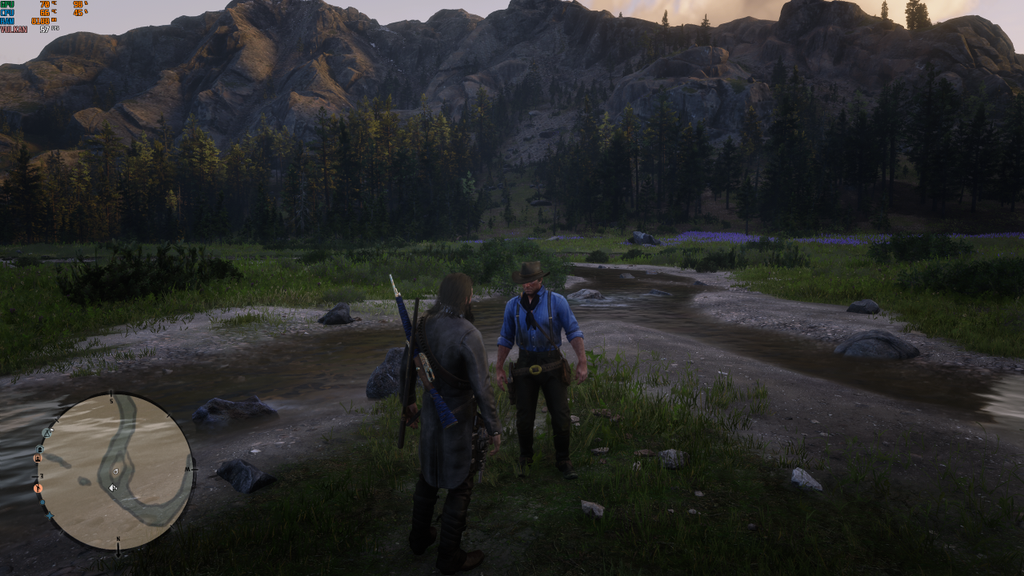Click the white player arrow on the minimap
The height and width of the screenshot is (576, 1024).
pyautogui.click(x=113, y=487)
